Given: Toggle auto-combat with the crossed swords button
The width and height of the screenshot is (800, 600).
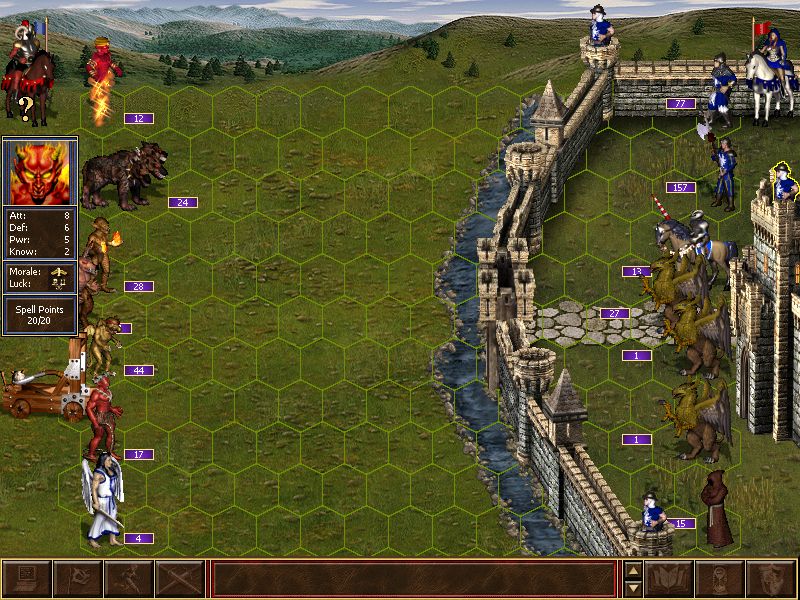Looking at the screenshot, I should click(180, 579).
